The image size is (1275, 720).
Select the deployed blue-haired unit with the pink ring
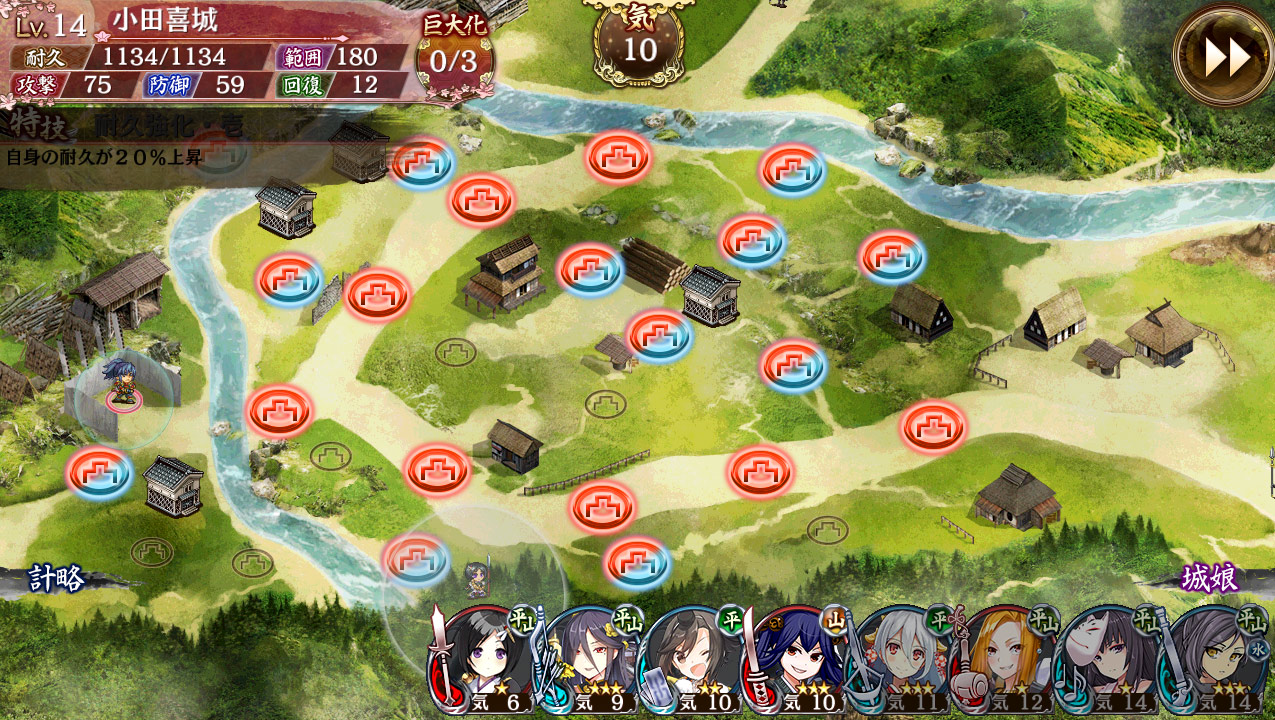point(123,385)
